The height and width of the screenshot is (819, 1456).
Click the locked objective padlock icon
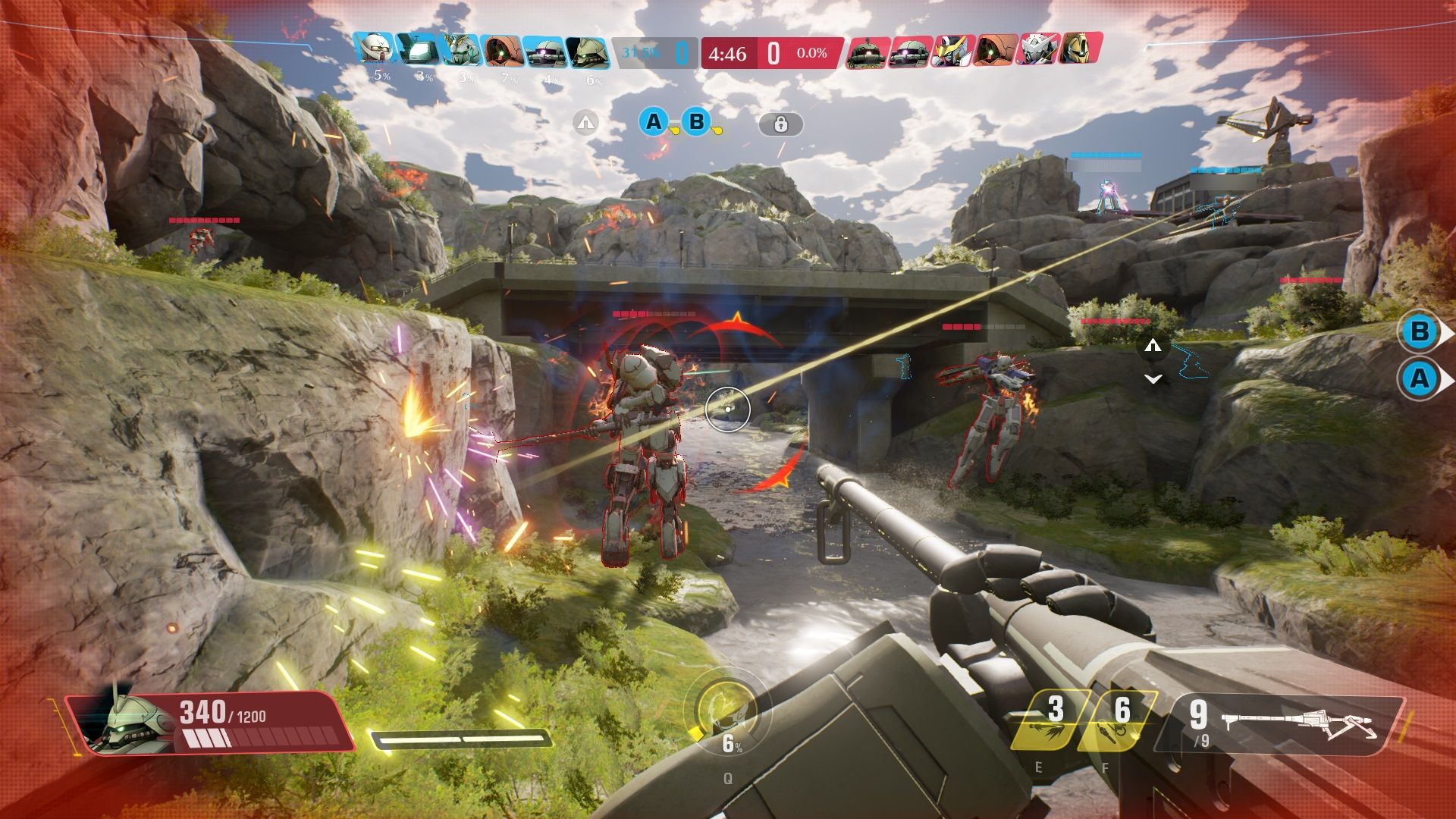point(781,124)
